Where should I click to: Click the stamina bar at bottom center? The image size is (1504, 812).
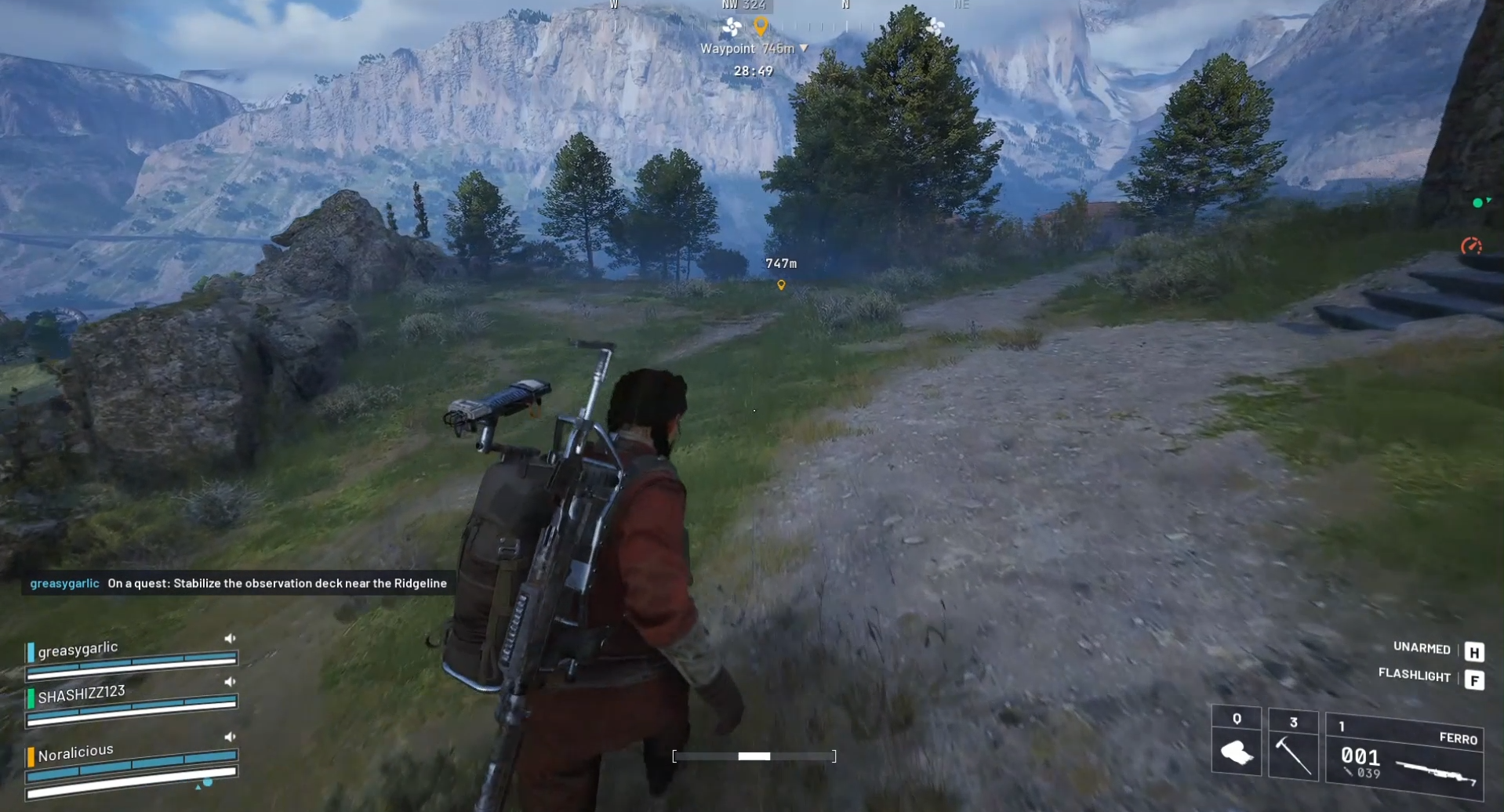754,756
